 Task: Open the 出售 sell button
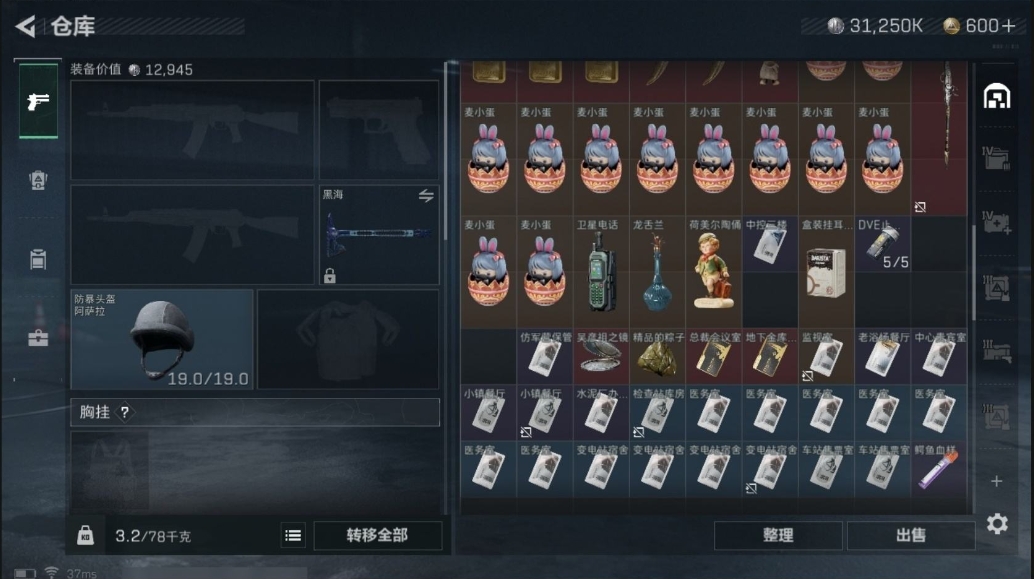(x=910, y=535)
